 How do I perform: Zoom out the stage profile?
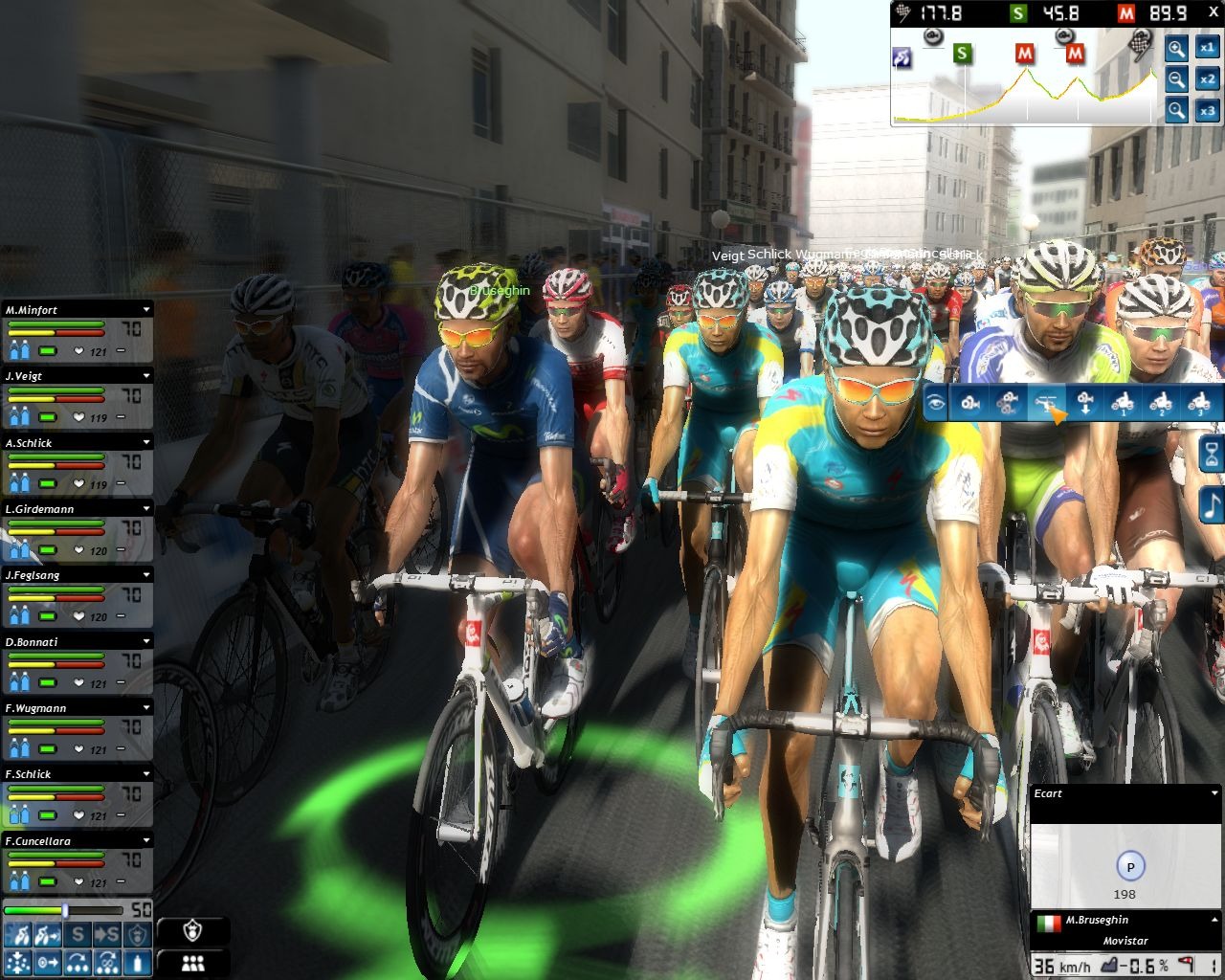(1176, 79)
